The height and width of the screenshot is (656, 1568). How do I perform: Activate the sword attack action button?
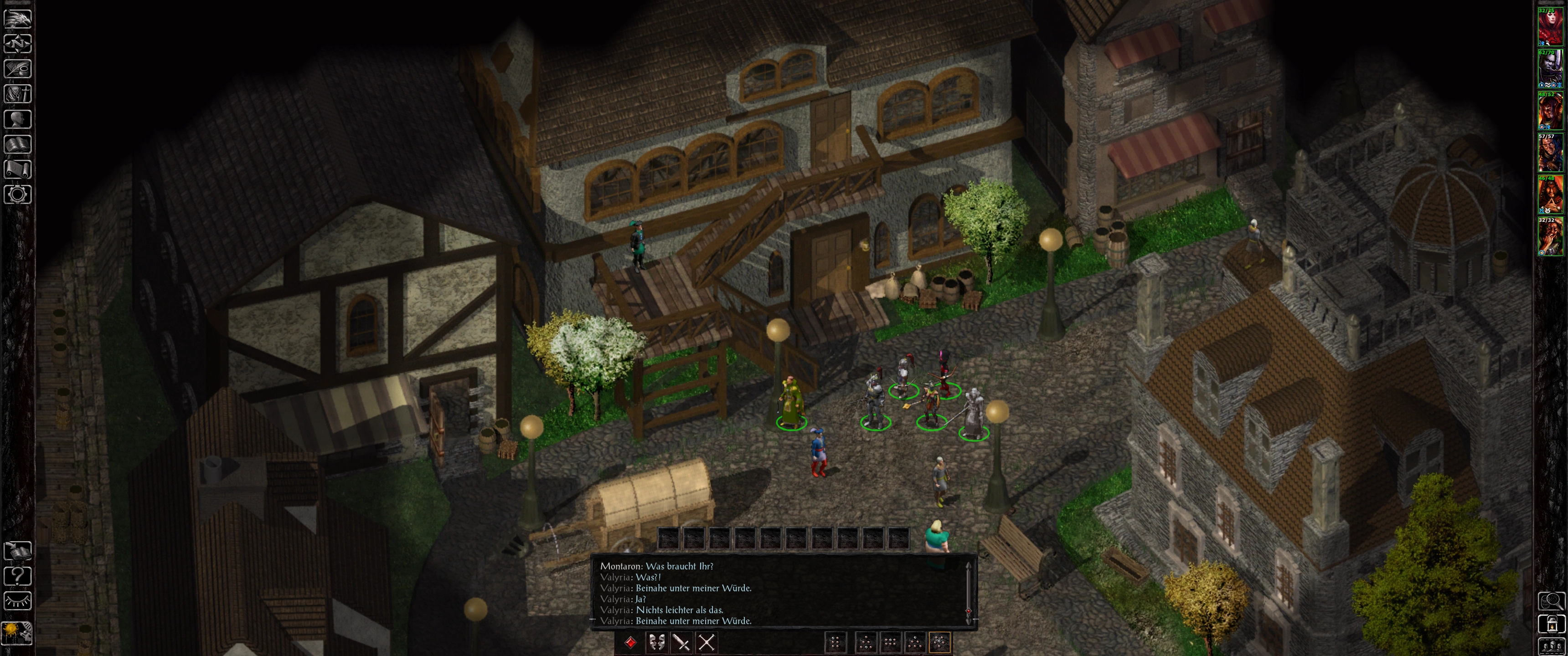[681, 643]
